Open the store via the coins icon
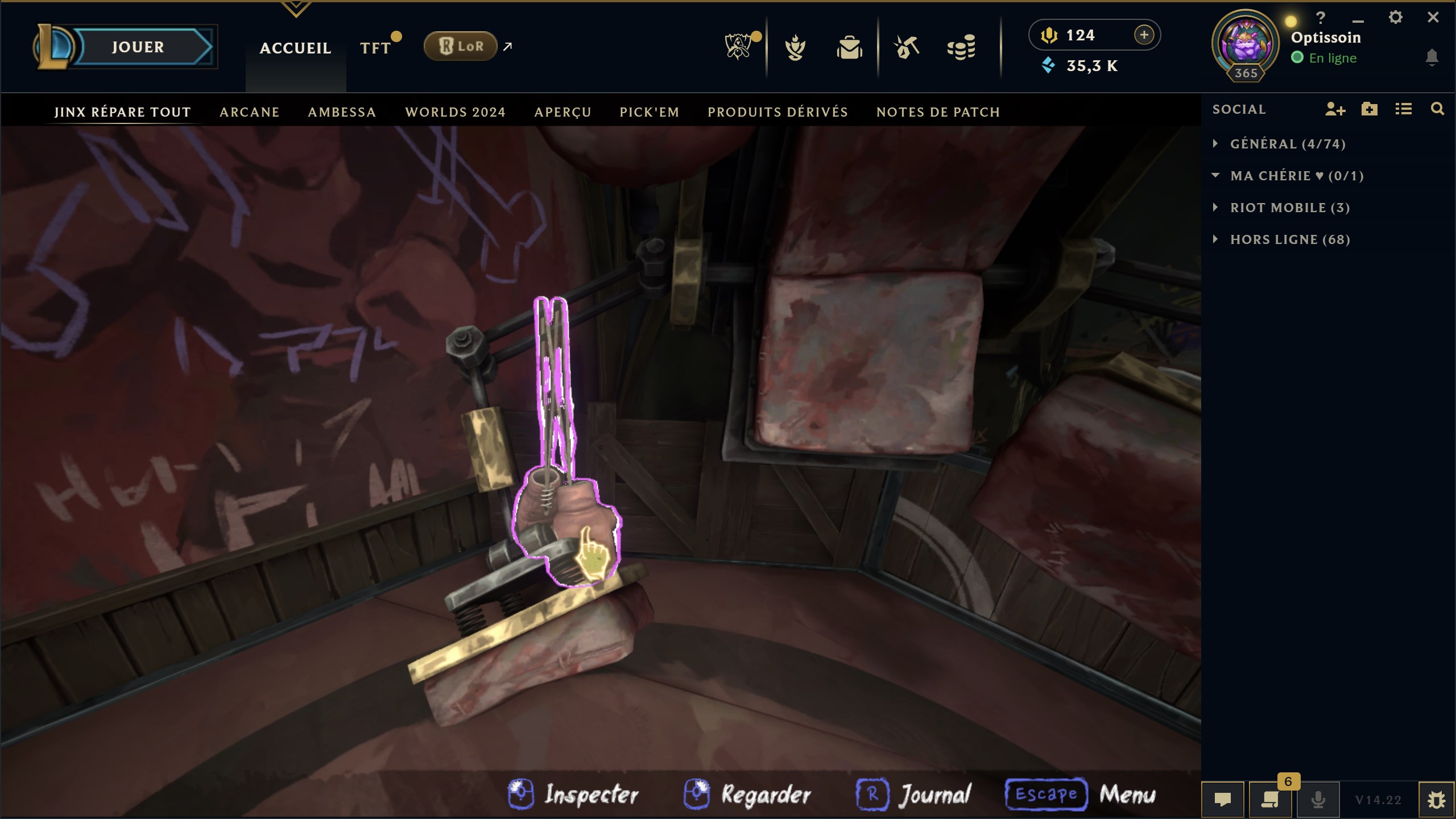The height and width of the screenshot is (819, 1456). [x=963, y=48]
